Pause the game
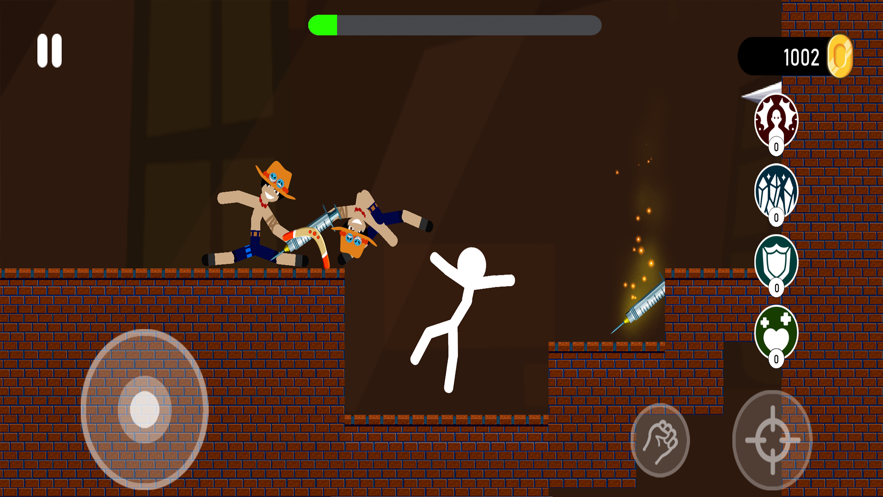Viewport: 883px width, 497px height. pyautogui.click(x=49, y=51)
